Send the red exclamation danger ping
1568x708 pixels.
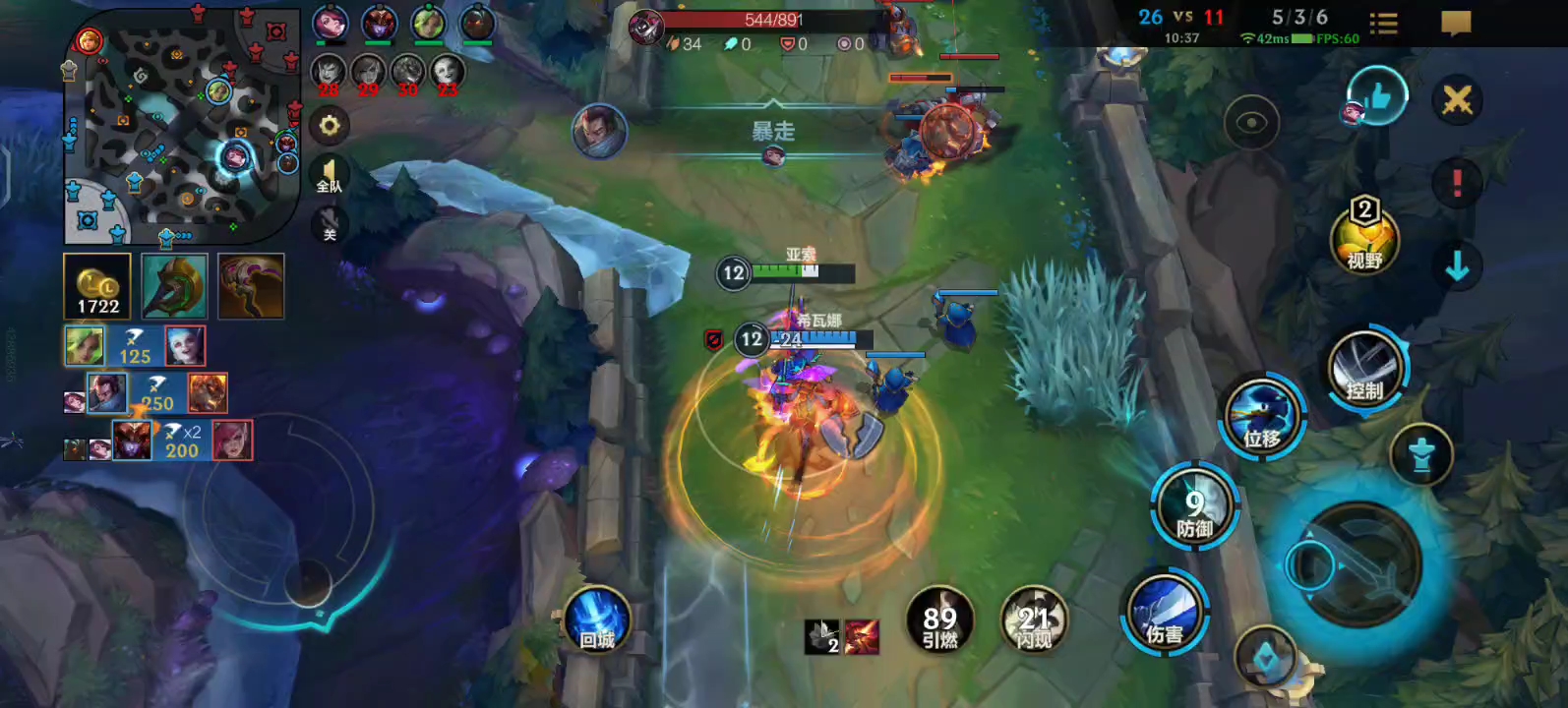[1457, 183]
